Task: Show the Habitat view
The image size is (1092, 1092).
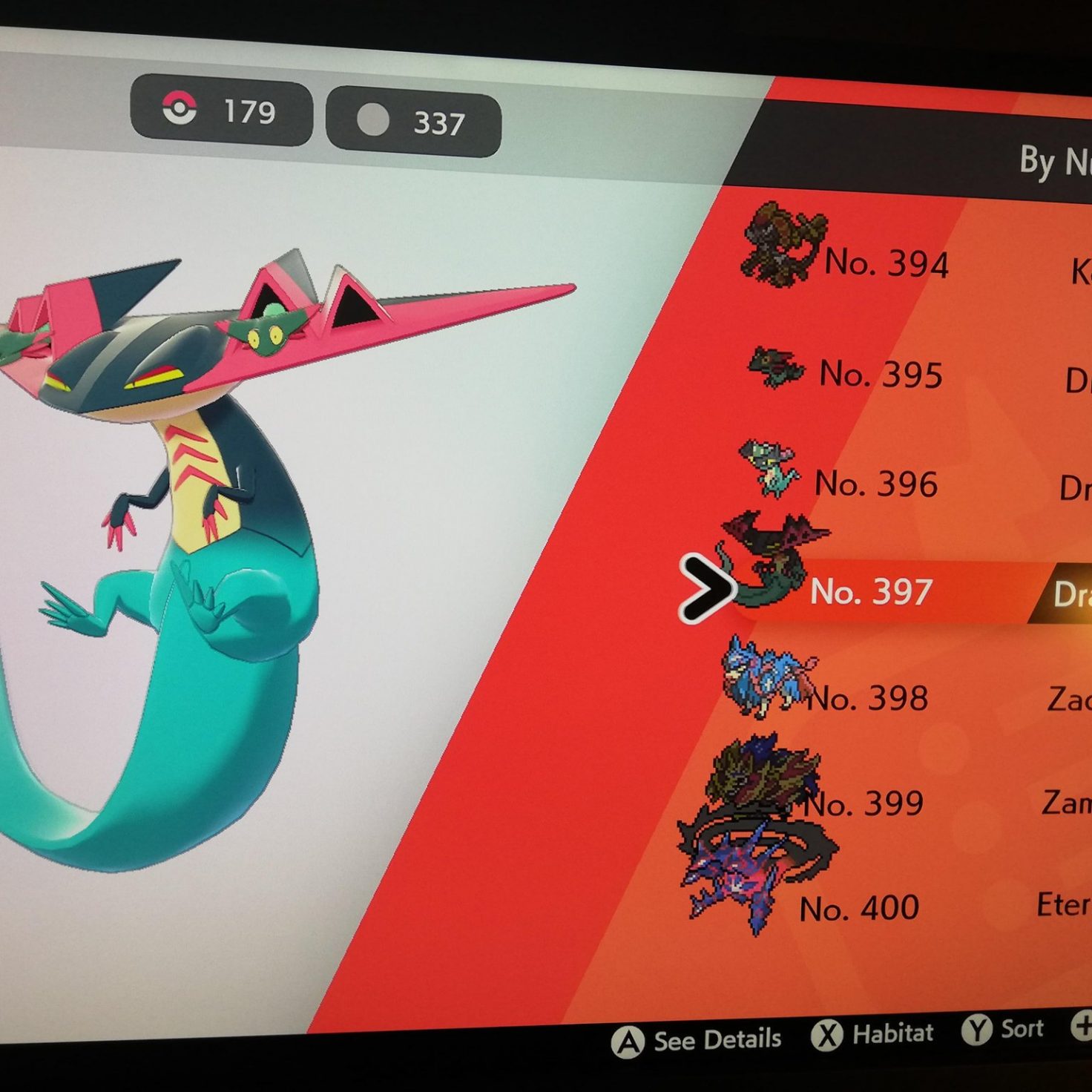Action: 873,1033
